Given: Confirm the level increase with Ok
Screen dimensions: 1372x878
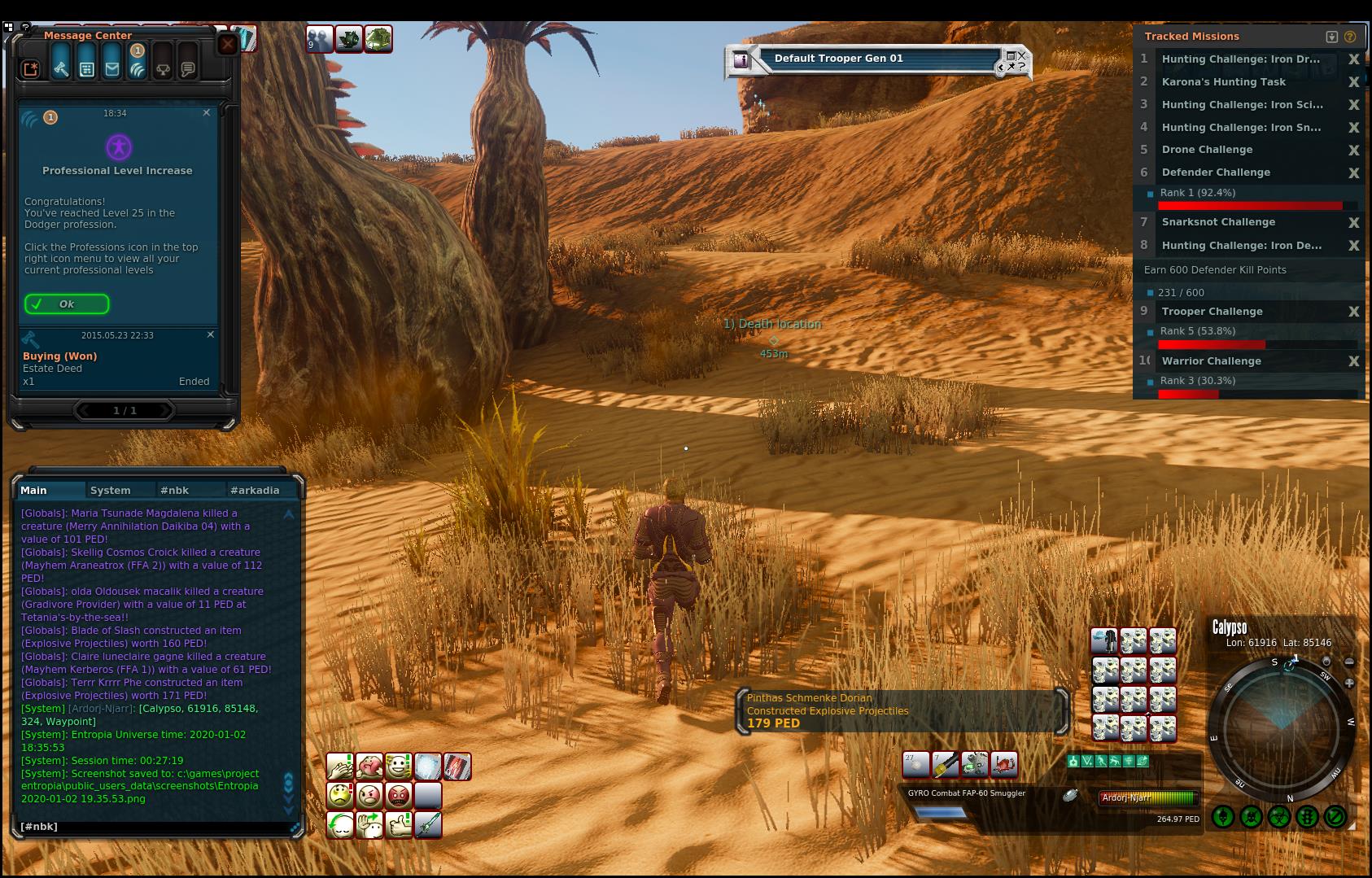Looking at the screenshot, I should click(67, 304).
